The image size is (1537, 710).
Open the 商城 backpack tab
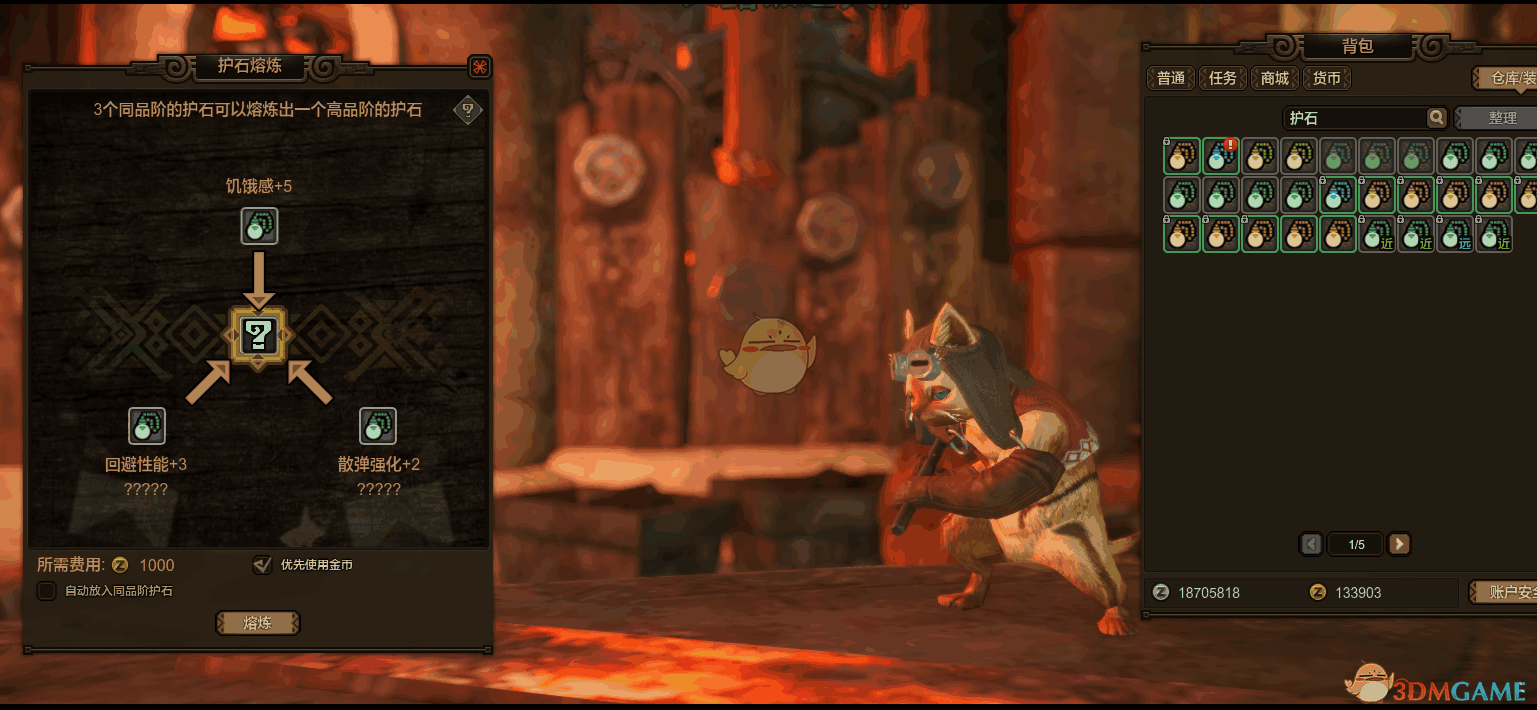[1275, 78]
